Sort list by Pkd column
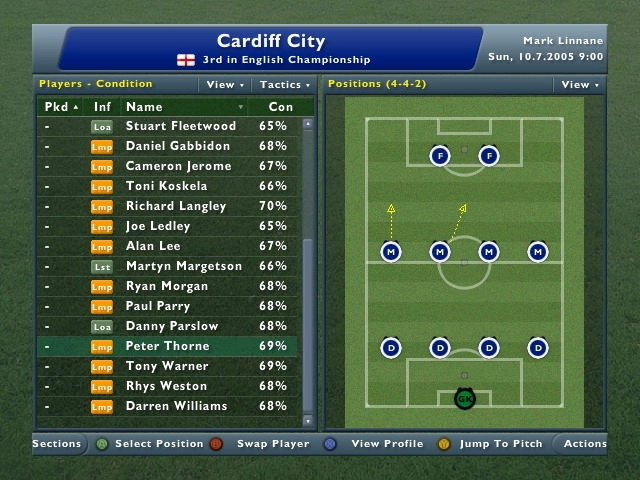Viewport: 640px width, 480px height. pyautogui.click(x=62, y=107)
